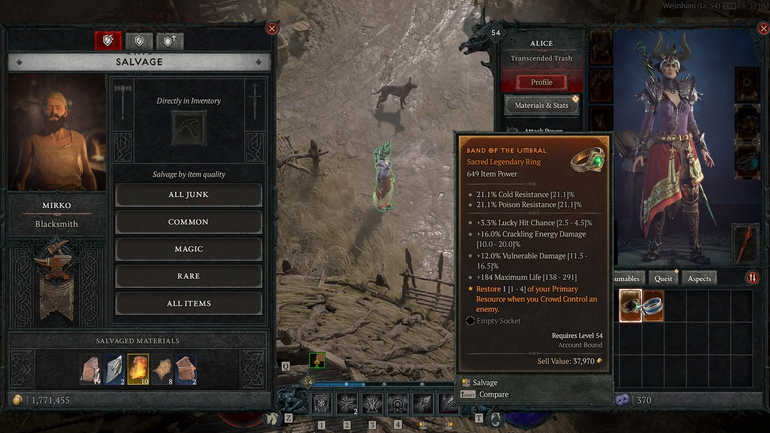
Task: Click the pickaxe salvage-in-inventory button
Action: [x=189, y=127]
